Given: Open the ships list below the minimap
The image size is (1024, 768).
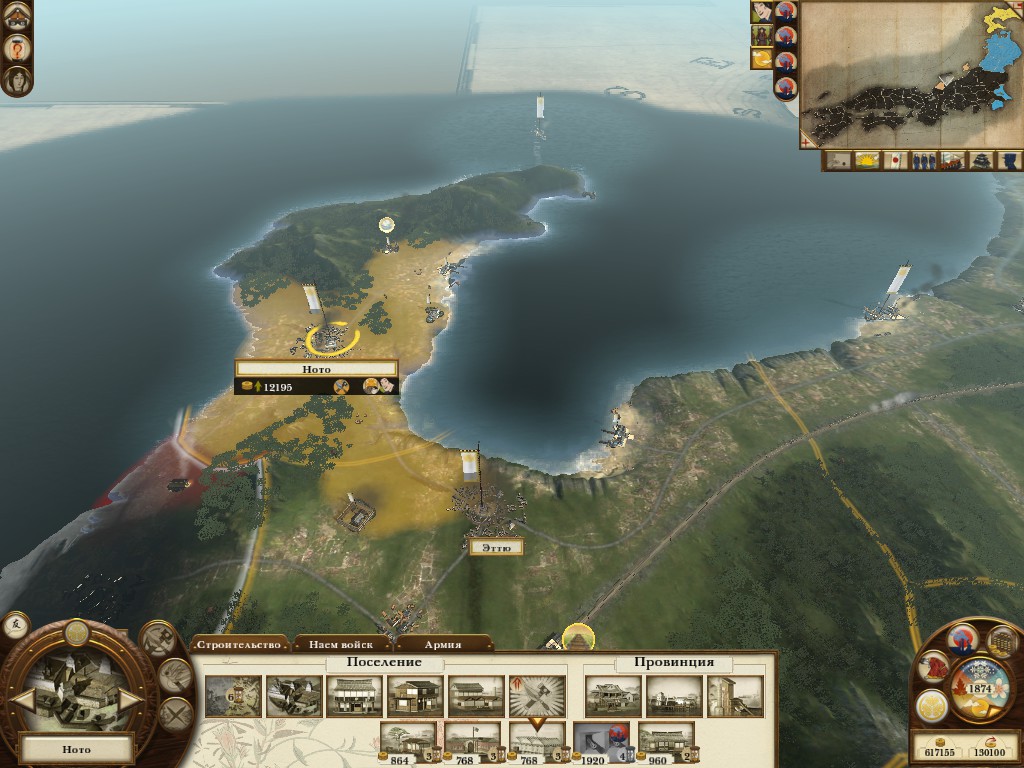Looking at the screenshot, I should (x=953, y=160).
